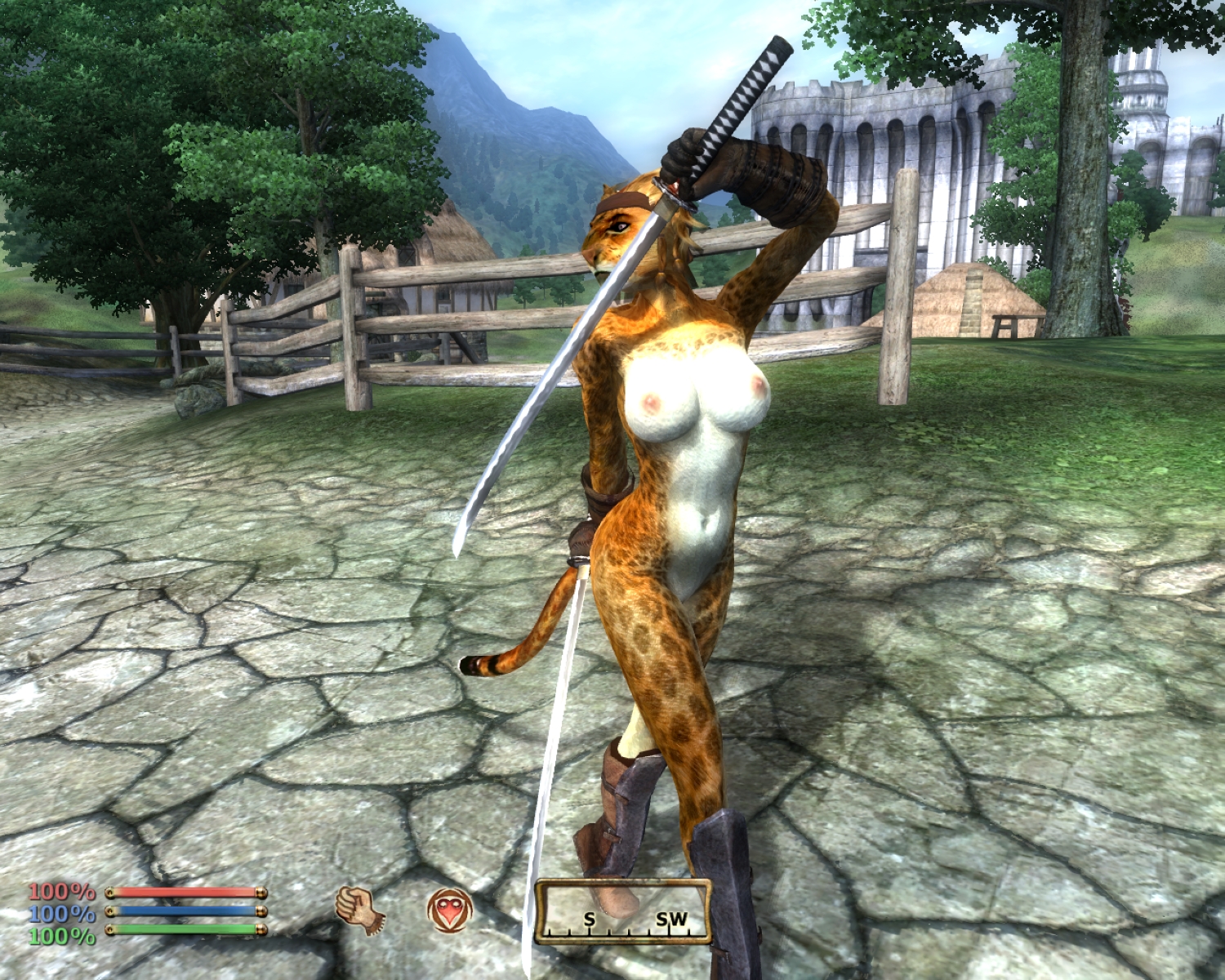
Task: Select the heart spell icon
Action: coord(449,910)
